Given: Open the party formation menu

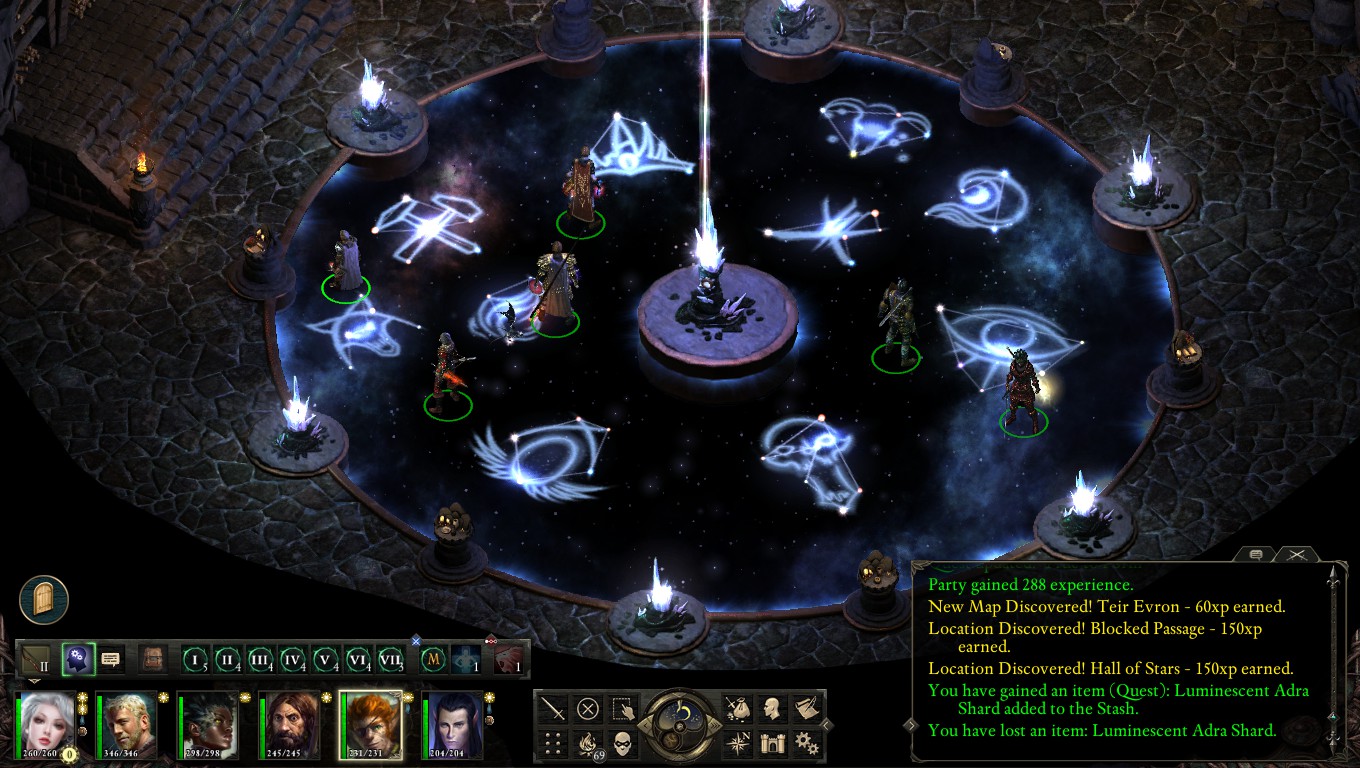Looking at the screenshot, I should click(x=553, y=743).
